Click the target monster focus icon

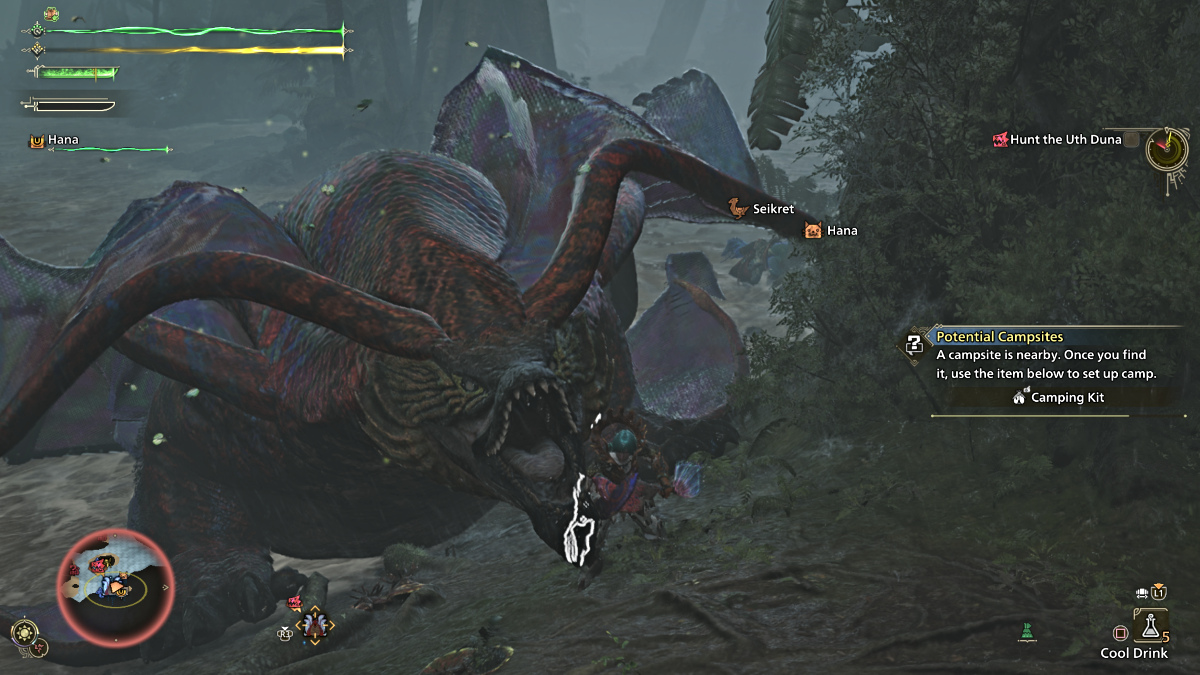317,625
